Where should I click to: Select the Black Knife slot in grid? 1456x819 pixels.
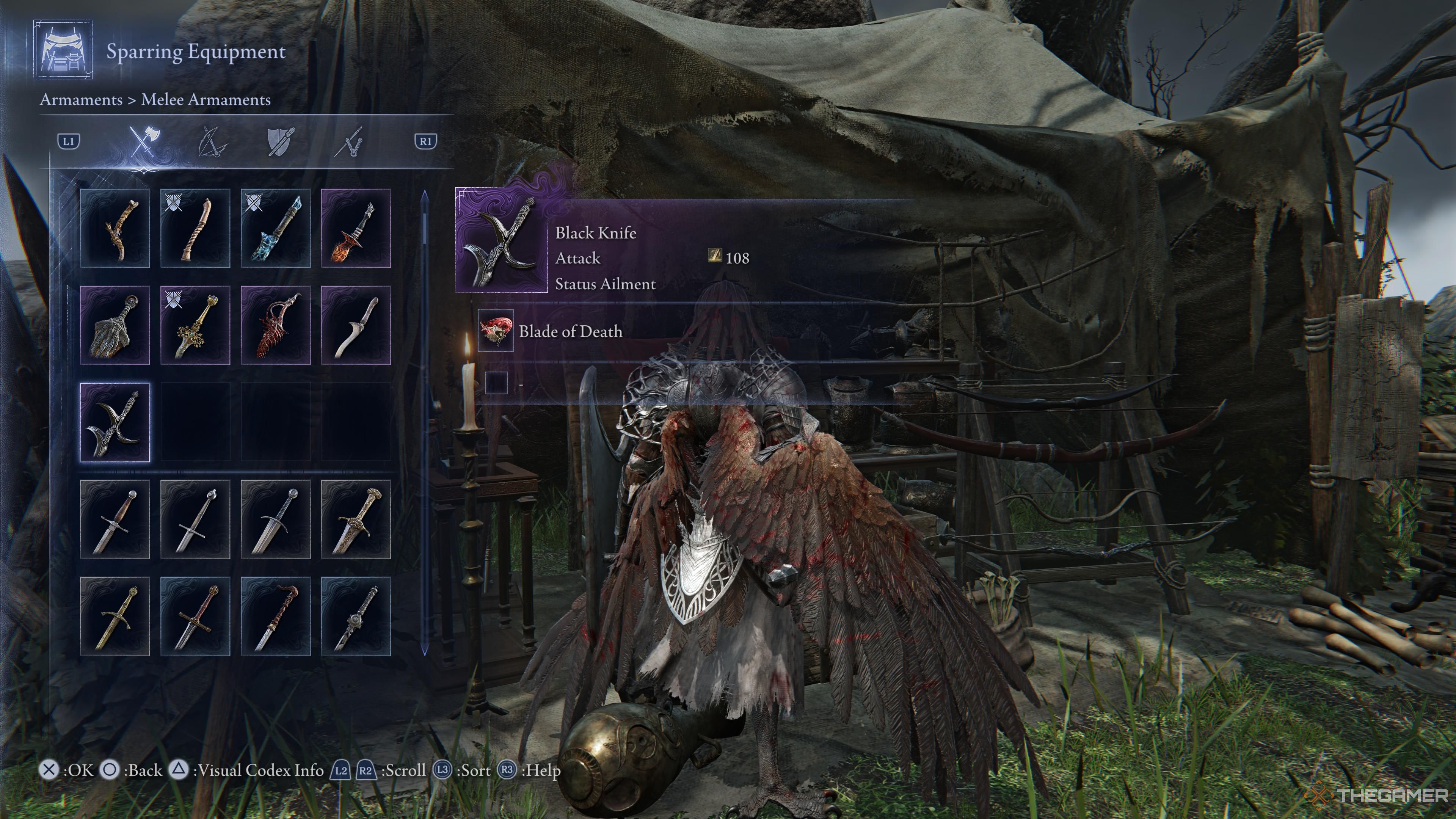point(115,422)
